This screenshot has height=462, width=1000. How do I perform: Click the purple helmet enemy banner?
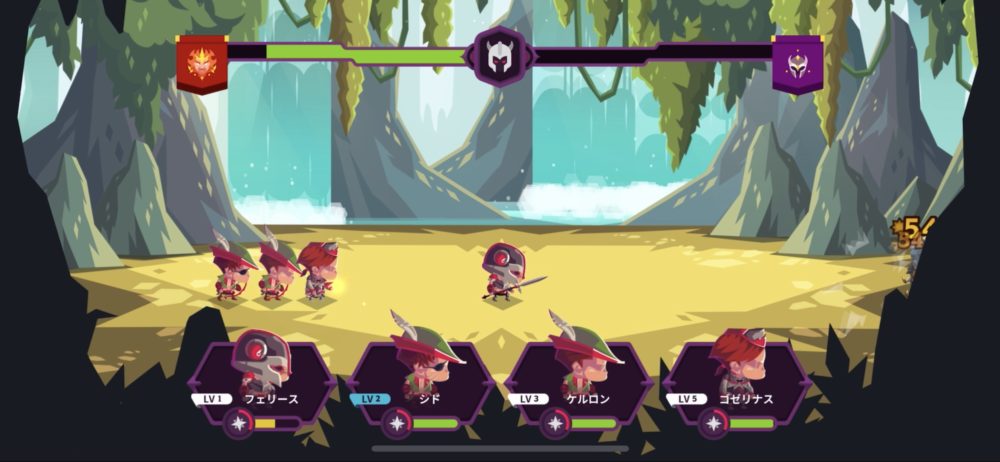797,62
